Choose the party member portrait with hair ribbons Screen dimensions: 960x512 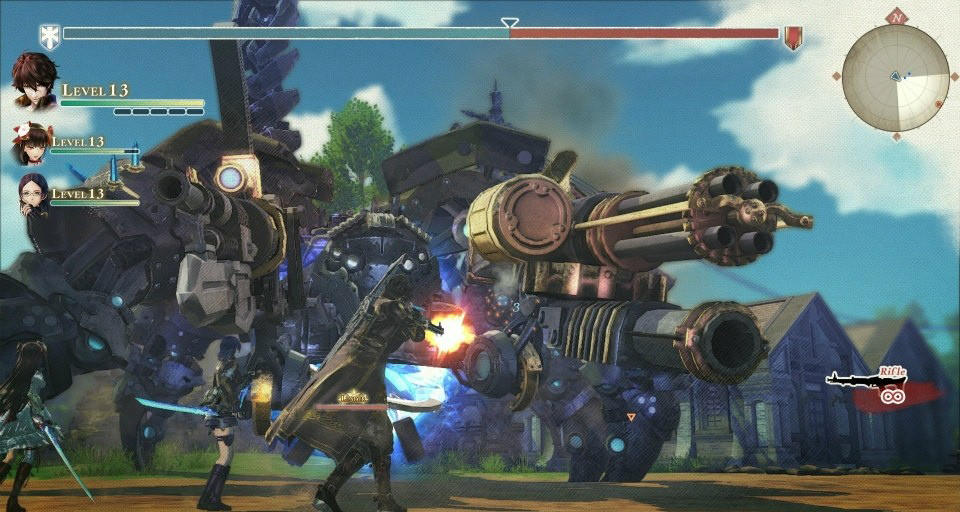point(31,145)
